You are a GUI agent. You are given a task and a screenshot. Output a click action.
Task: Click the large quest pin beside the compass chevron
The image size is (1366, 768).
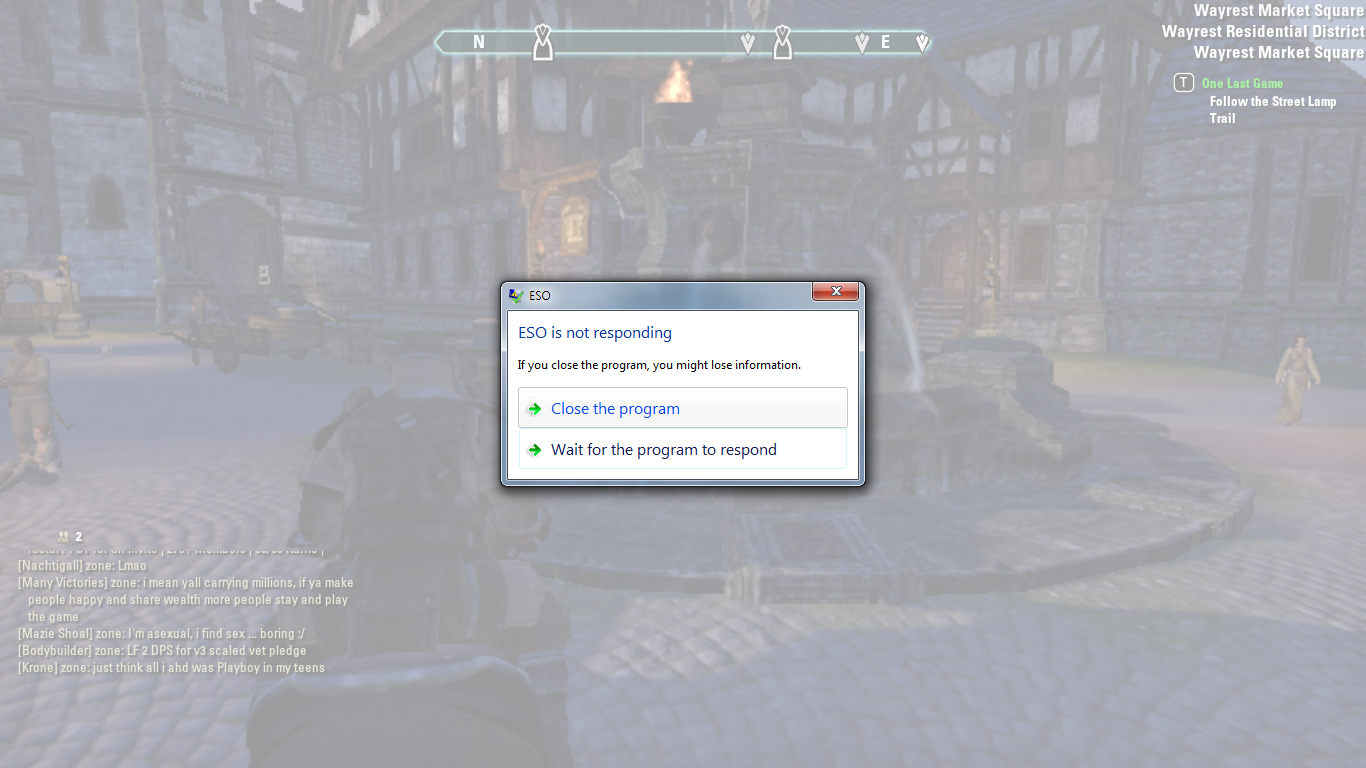(x=781, y=42)
